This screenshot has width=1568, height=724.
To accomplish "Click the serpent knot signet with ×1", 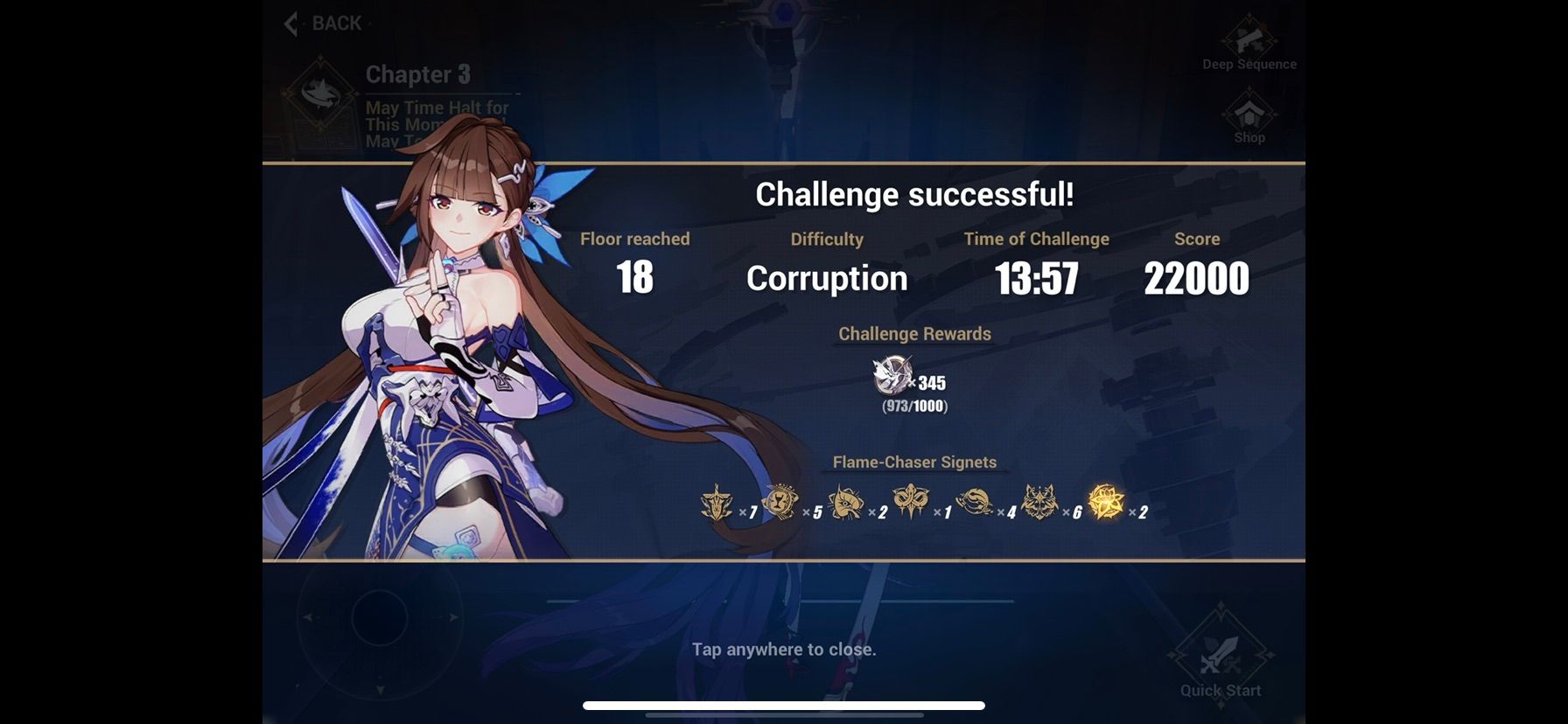I will pyautogui.click(x=913, y=503).
